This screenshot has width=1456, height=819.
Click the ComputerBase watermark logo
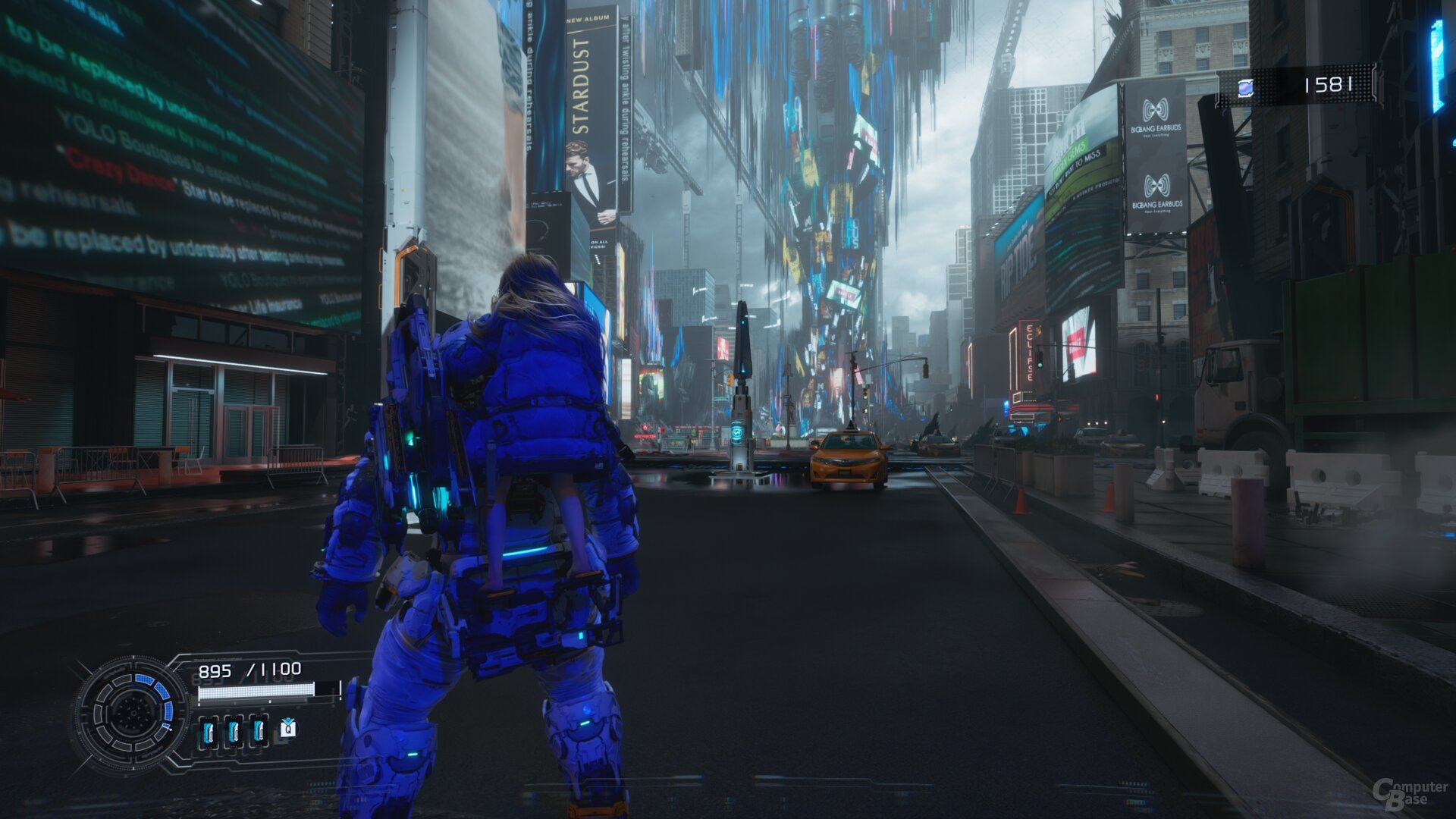point(1409,793)
